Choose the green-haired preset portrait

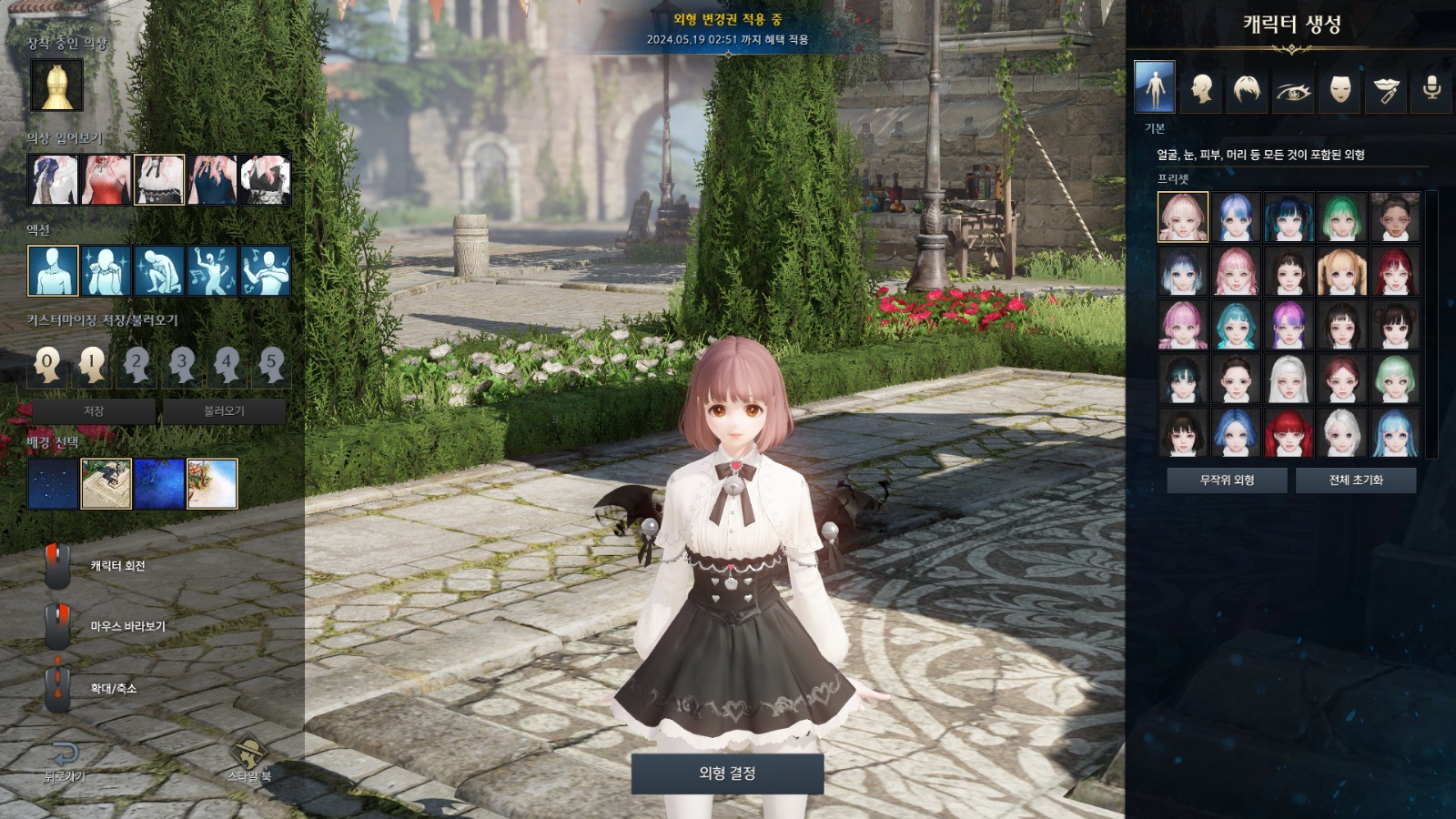[x=1341, y=217]
